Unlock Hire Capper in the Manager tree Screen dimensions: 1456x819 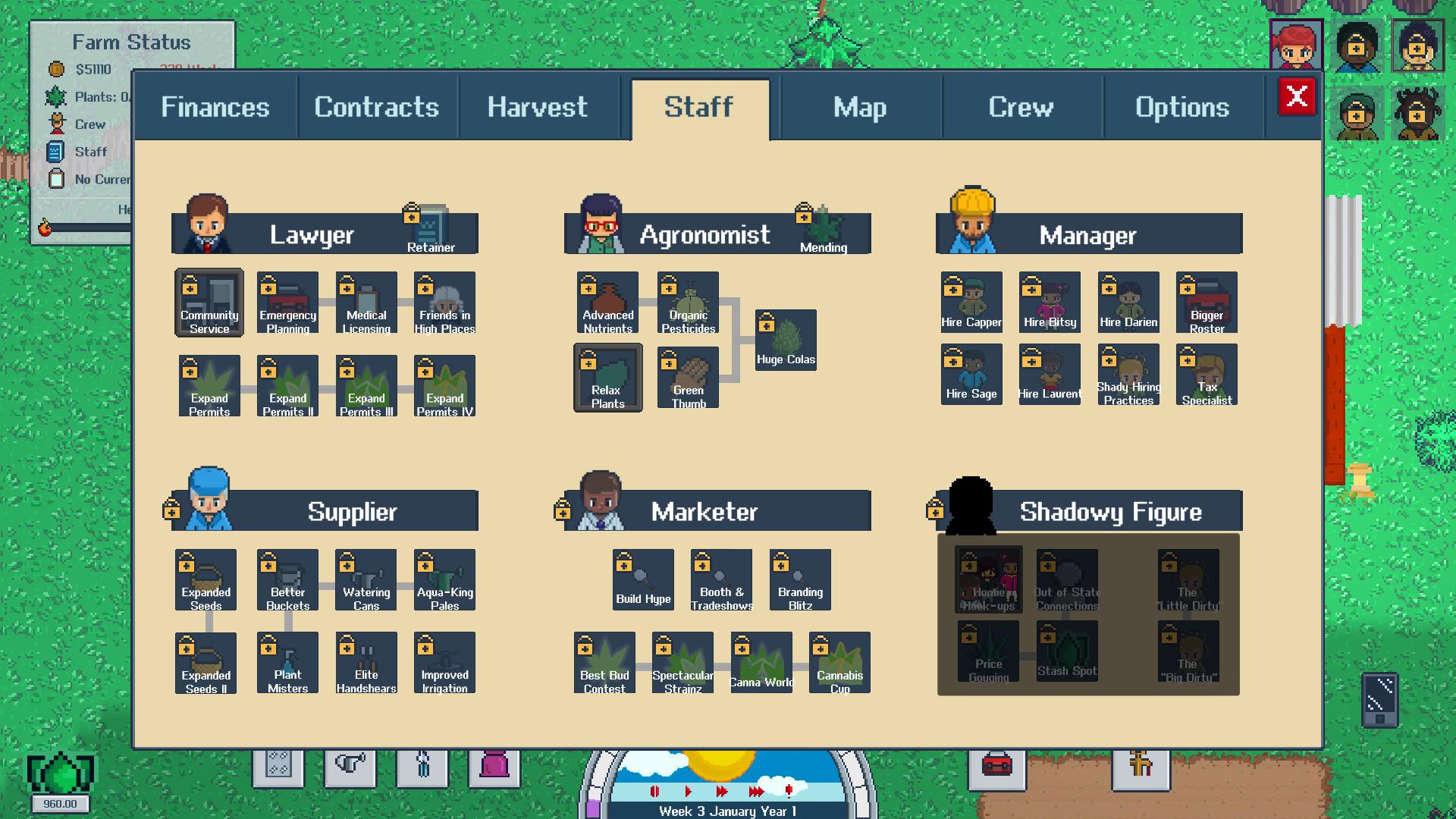971,302
